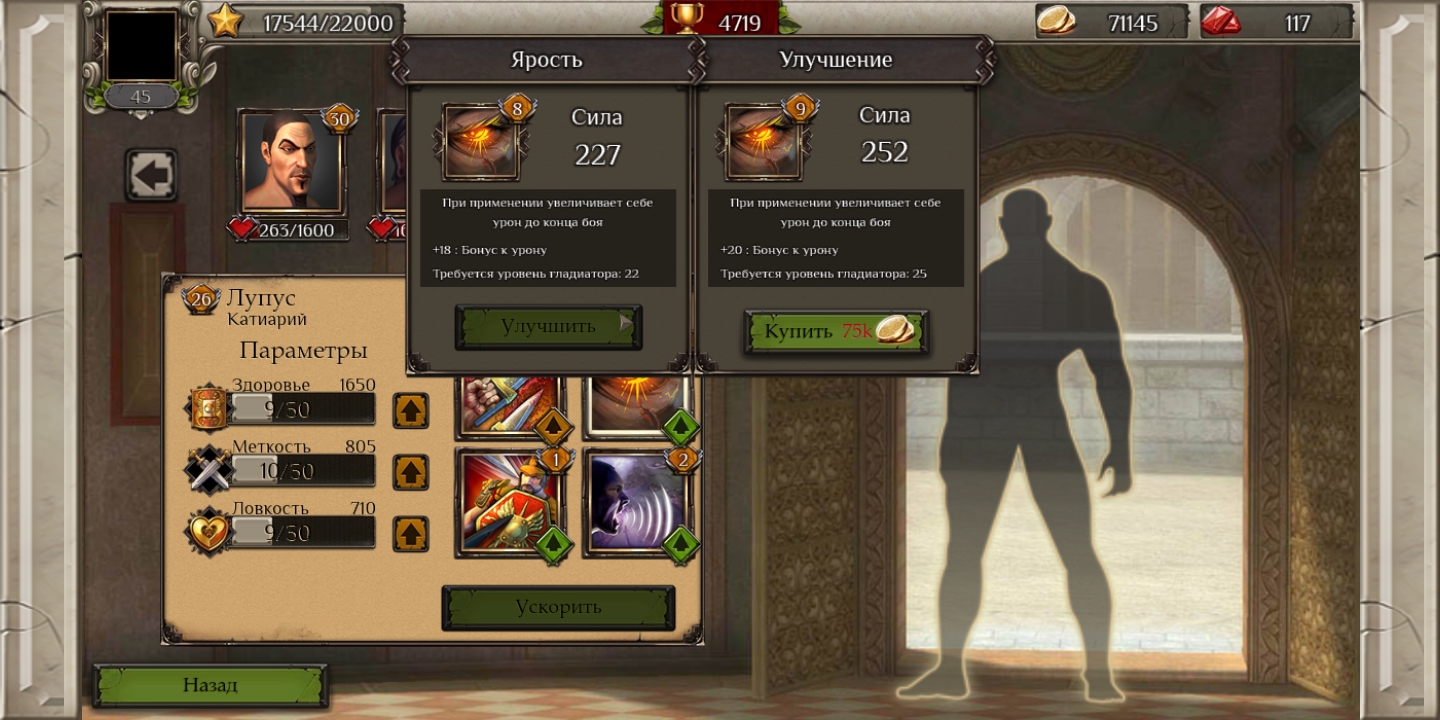Screen dimensions: 1440x720
Task: Go back with the Назад button
Action: click(210, 686)
